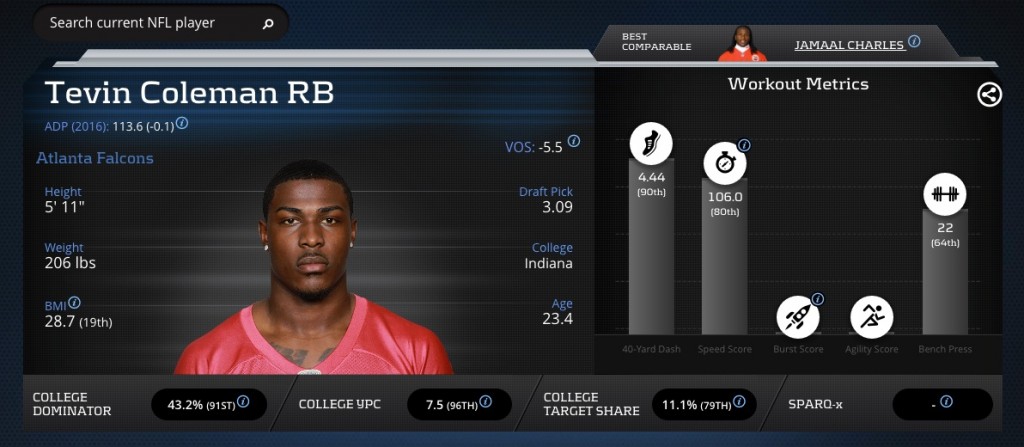The image size is (1024, 447).
Task: Click the 40-Yard Dash shoe icon
Action: click(x=651, y=144)
